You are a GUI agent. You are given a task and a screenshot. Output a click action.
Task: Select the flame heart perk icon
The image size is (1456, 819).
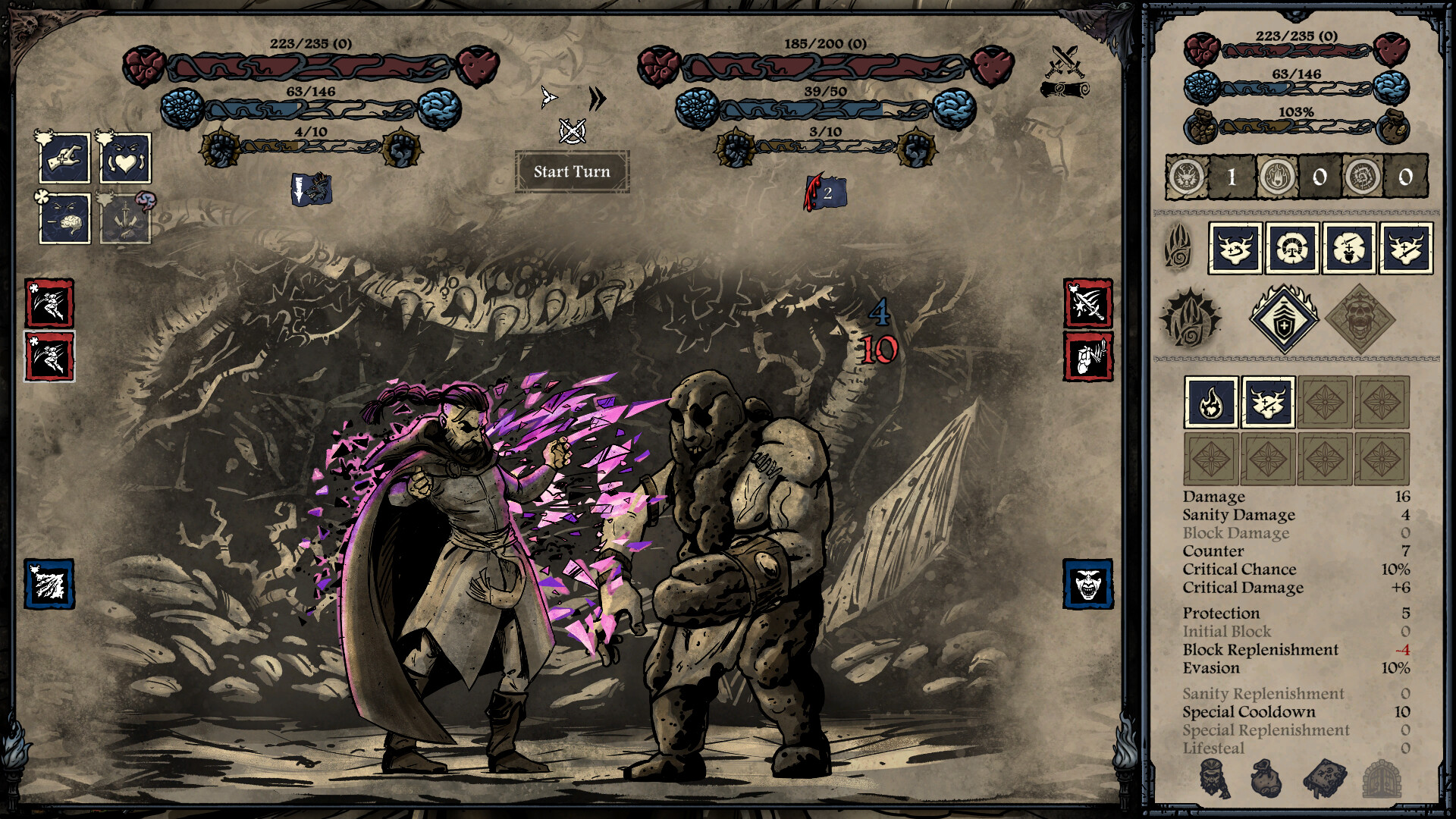click(x=1211, y=402)
